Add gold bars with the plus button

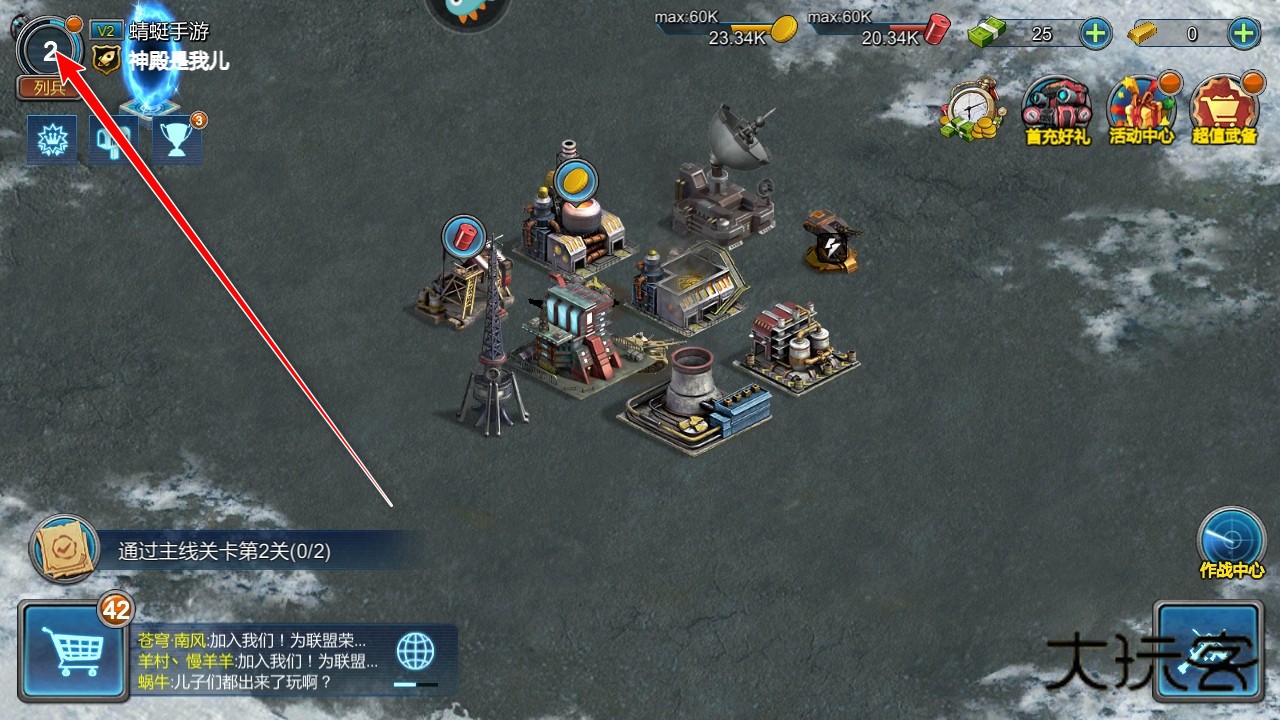pyautogui.click(x=1243, y=34)
